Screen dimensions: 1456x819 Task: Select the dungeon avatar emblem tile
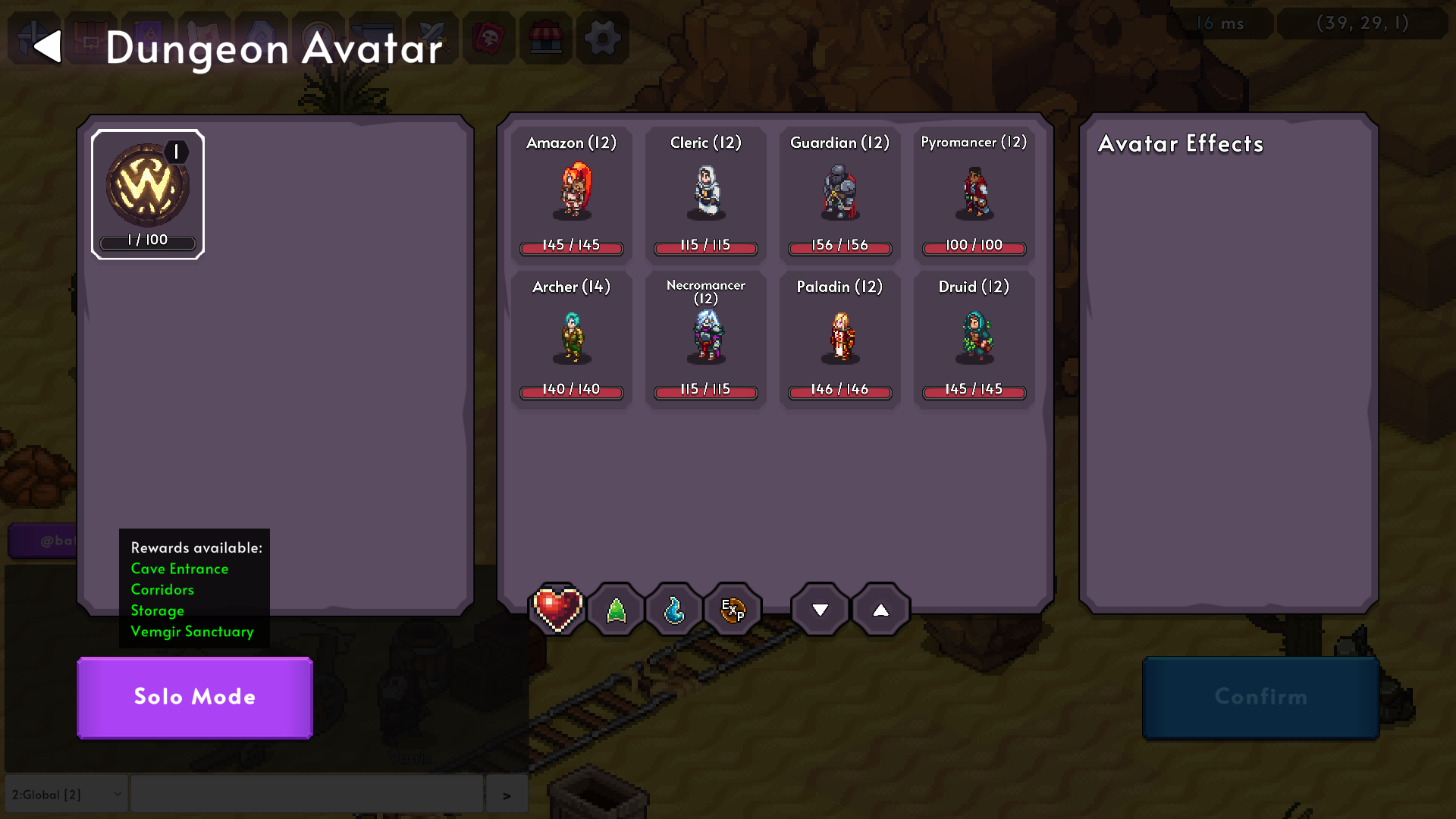tap(148, 194)
